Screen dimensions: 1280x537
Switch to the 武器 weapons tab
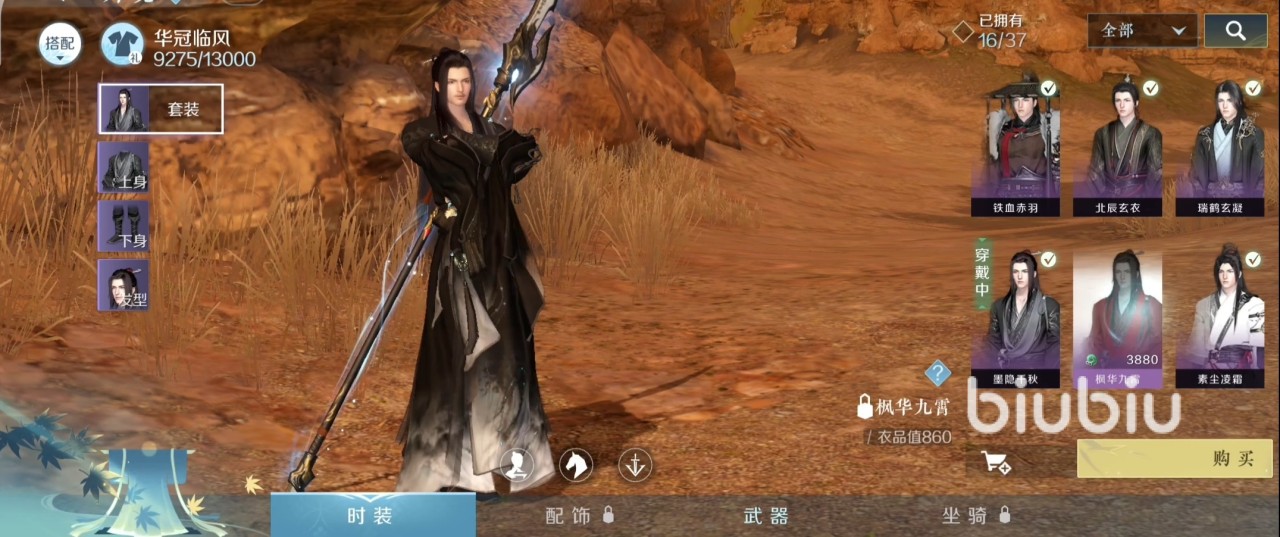[x=766, y=516]
